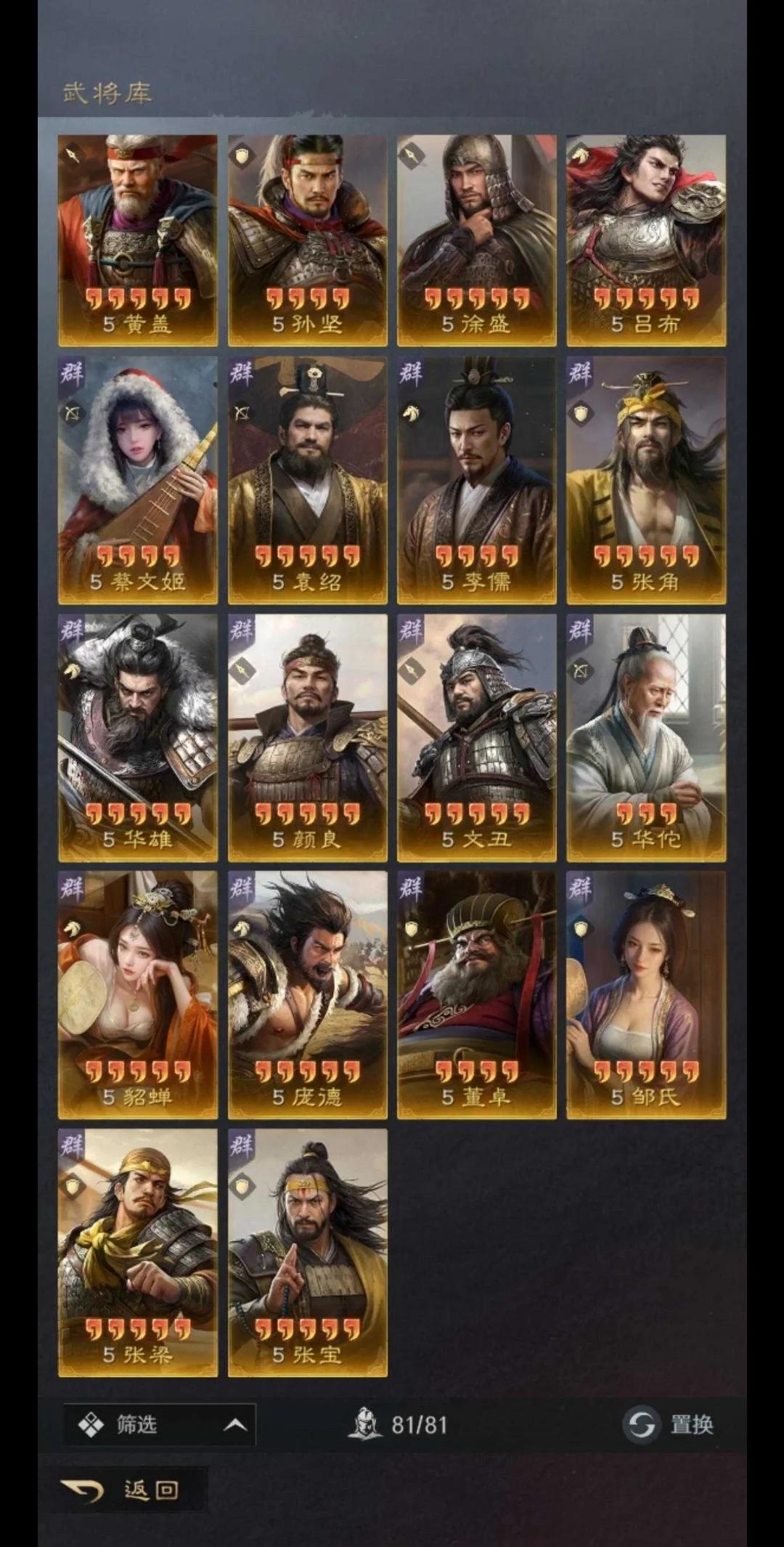Choose the 邹氏 general card
This screenshot has height=1547, width=784.
coord(646,995)
